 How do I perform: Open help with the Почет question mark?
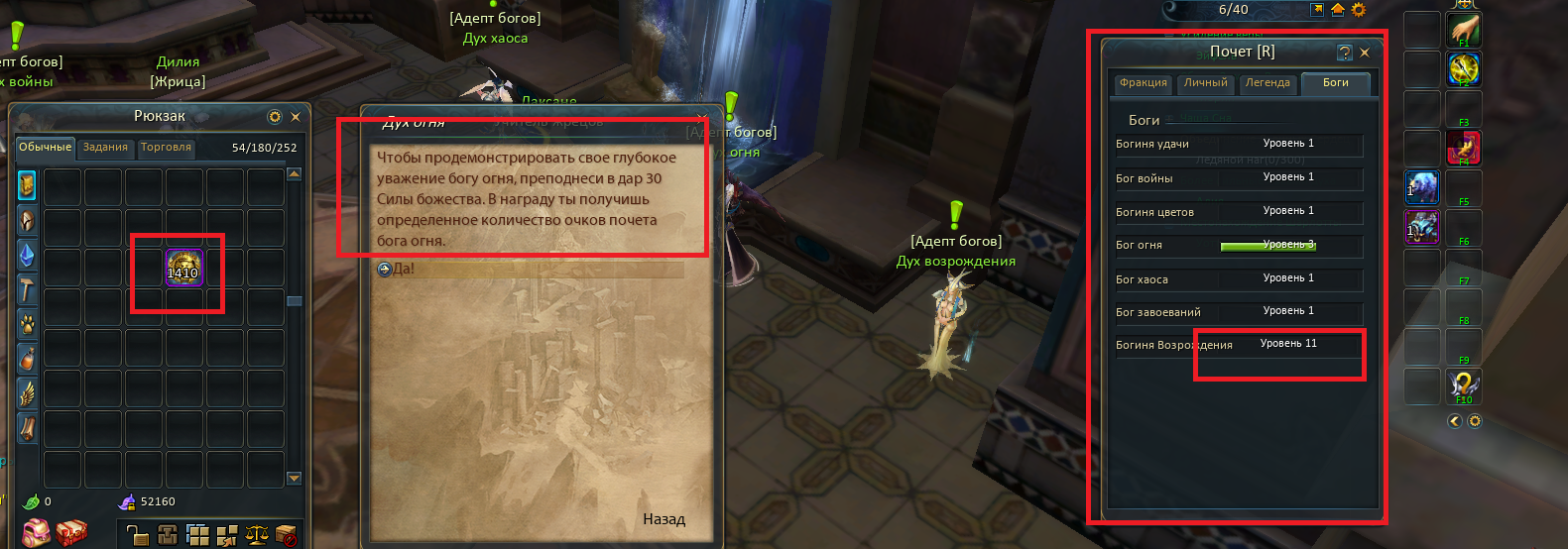tap(1345, 53)
